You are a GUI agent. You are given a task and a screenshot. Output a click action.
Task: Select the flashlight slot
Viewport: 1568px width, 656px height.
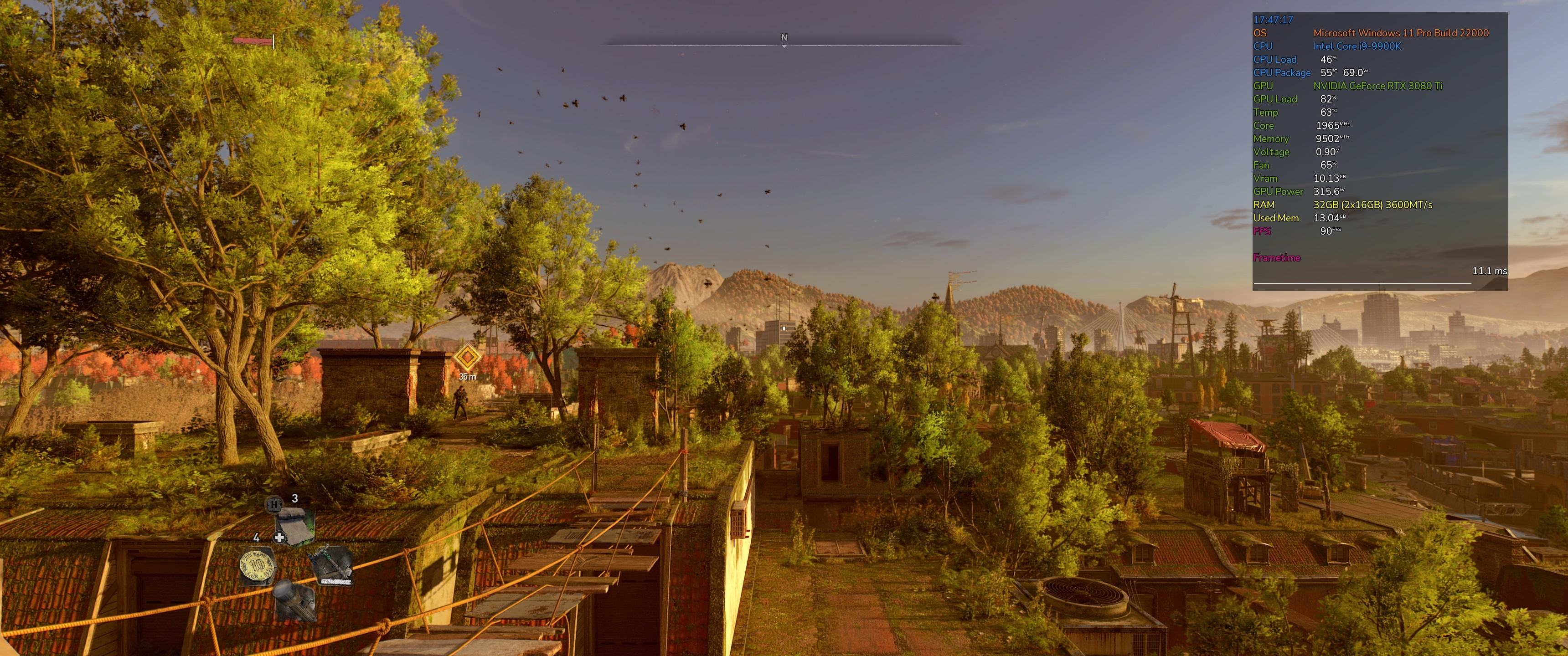294,600
